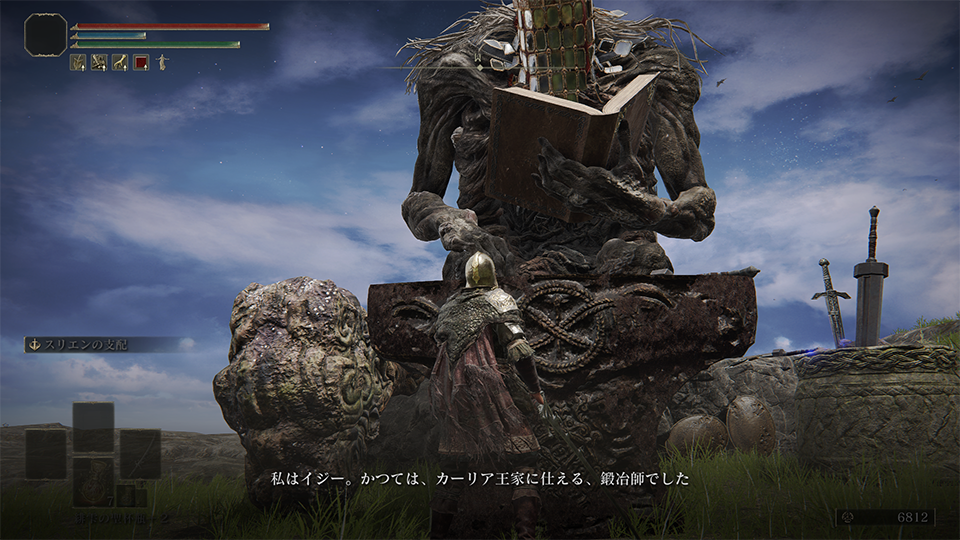The height and width of the screenshot is (540, 960).
Task: Click the red square status buff icon
Action: 141,62
